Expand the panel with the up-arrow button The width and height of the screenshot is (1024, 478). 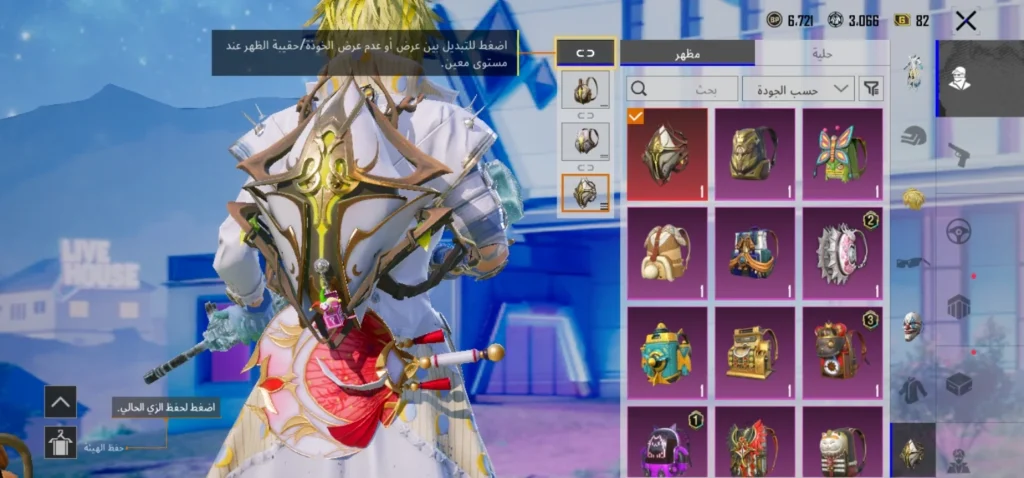(61, 402)
